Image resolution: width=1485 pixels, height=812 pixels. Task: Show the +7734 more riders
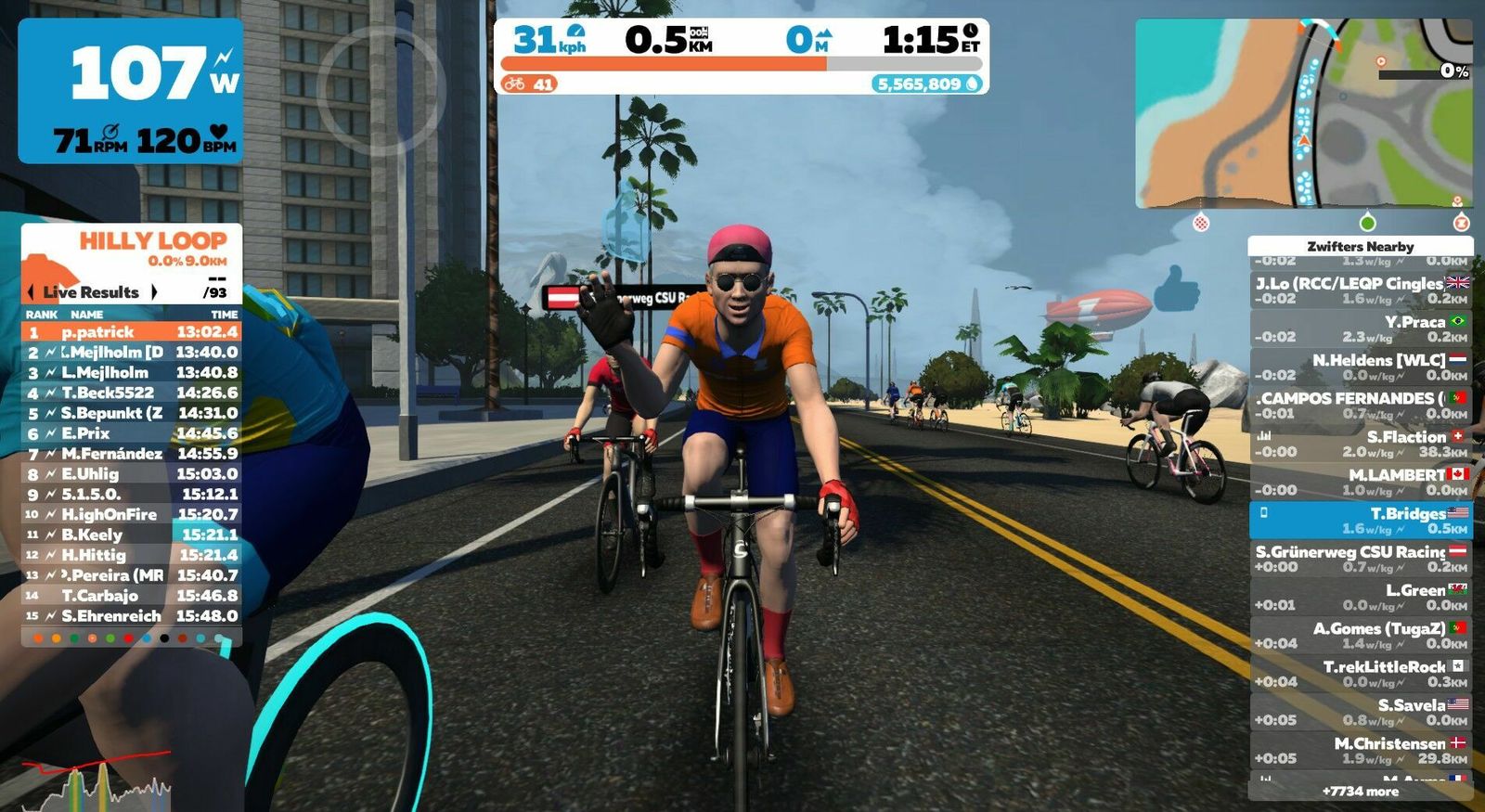1360,792
